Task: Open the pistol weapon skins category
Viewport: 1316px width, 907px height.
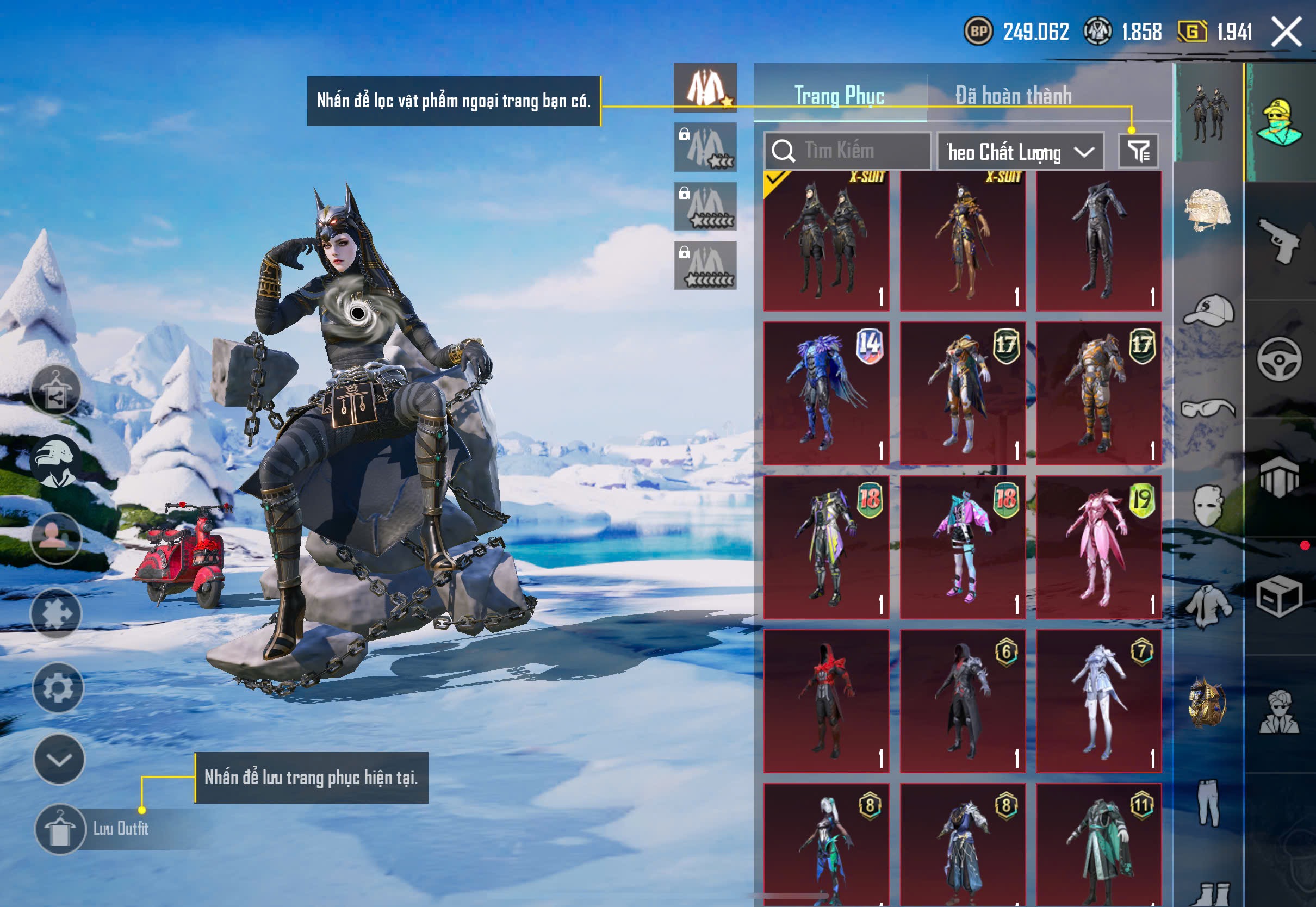Action: [1279, 241]
